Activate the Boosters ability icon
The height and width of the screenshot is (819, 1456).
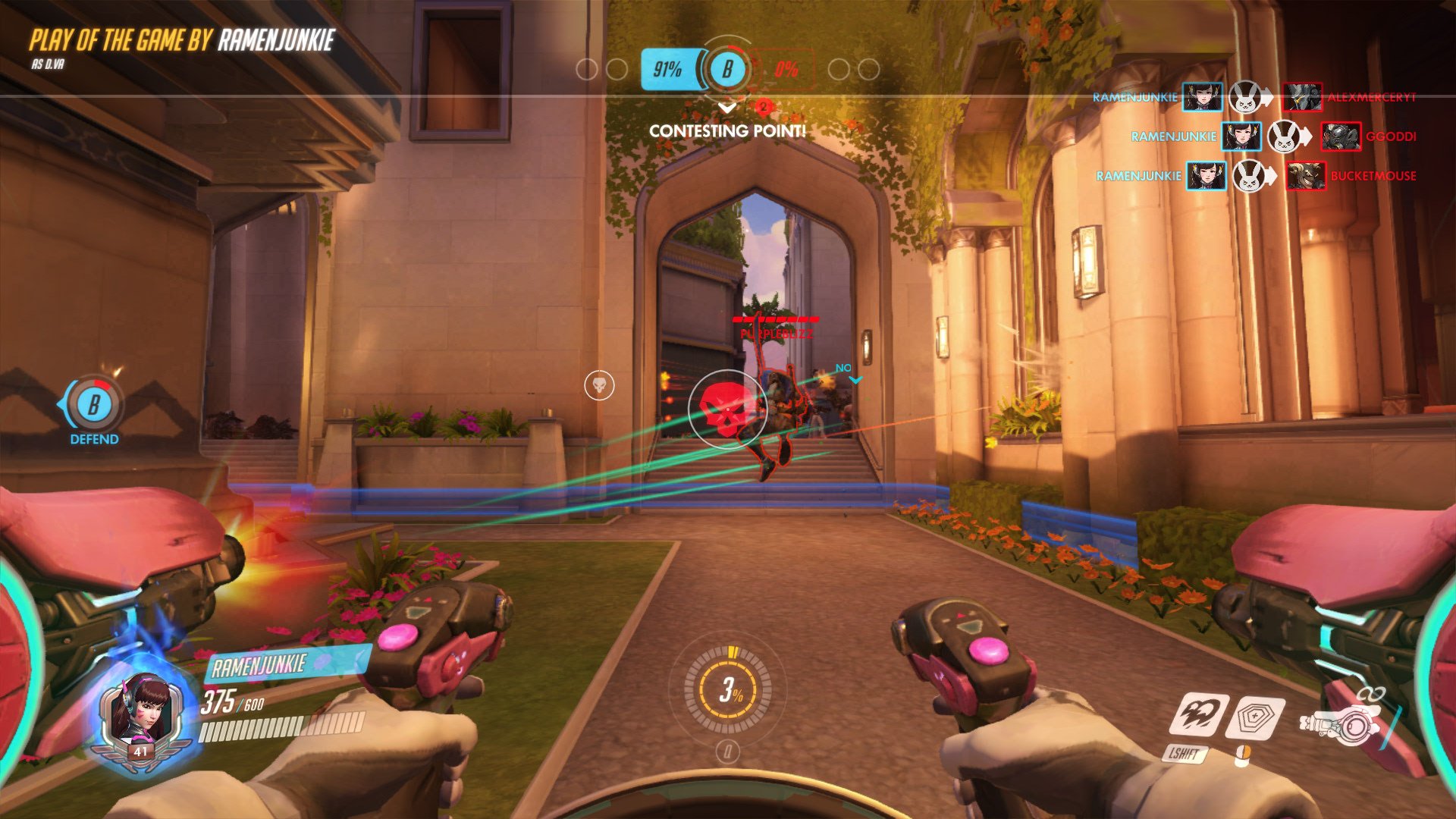click(1201, 714)
